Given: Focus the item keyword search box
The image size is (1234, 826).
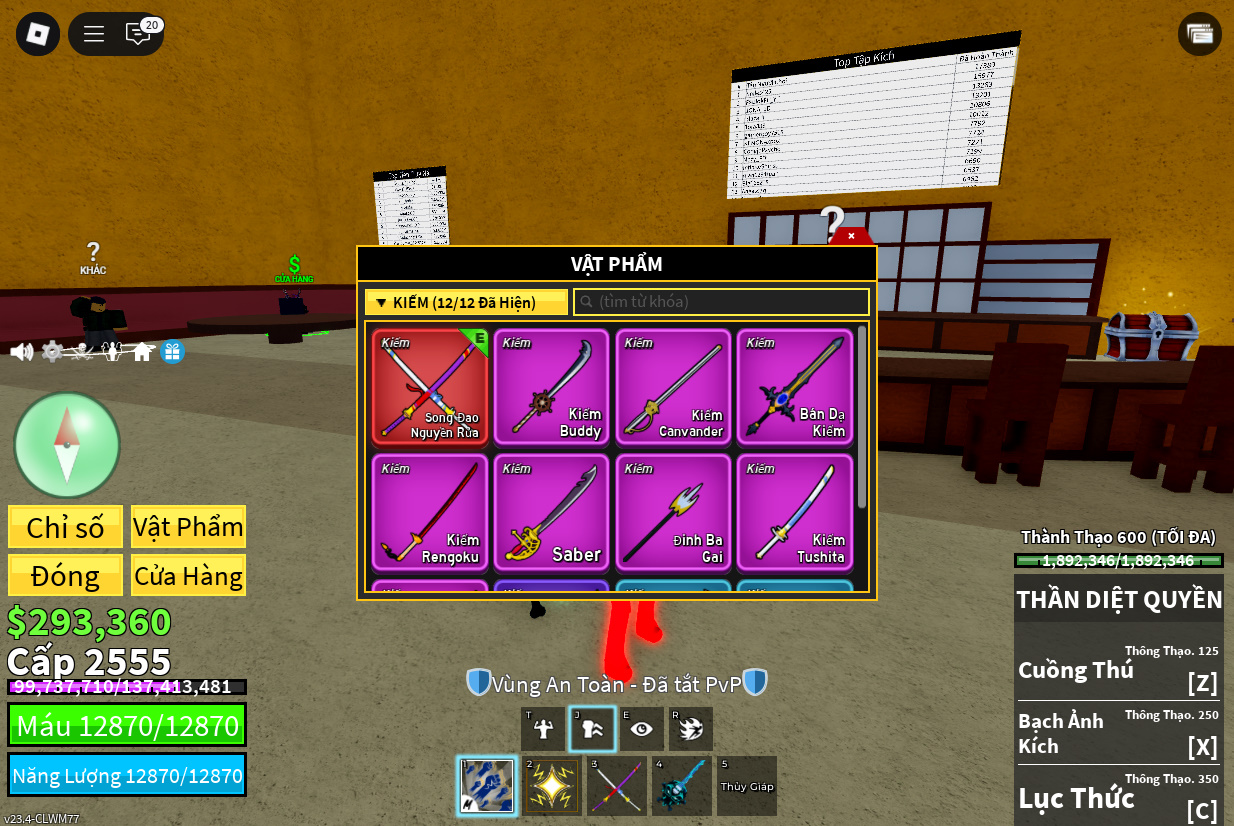Looking at the screenshot, I should tap(721, 302).
